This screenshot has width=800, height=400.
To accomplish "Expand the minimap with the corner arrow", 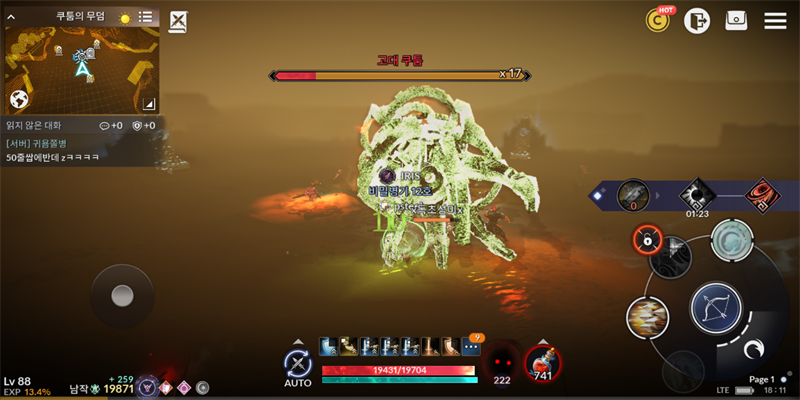I will (148, 102).
